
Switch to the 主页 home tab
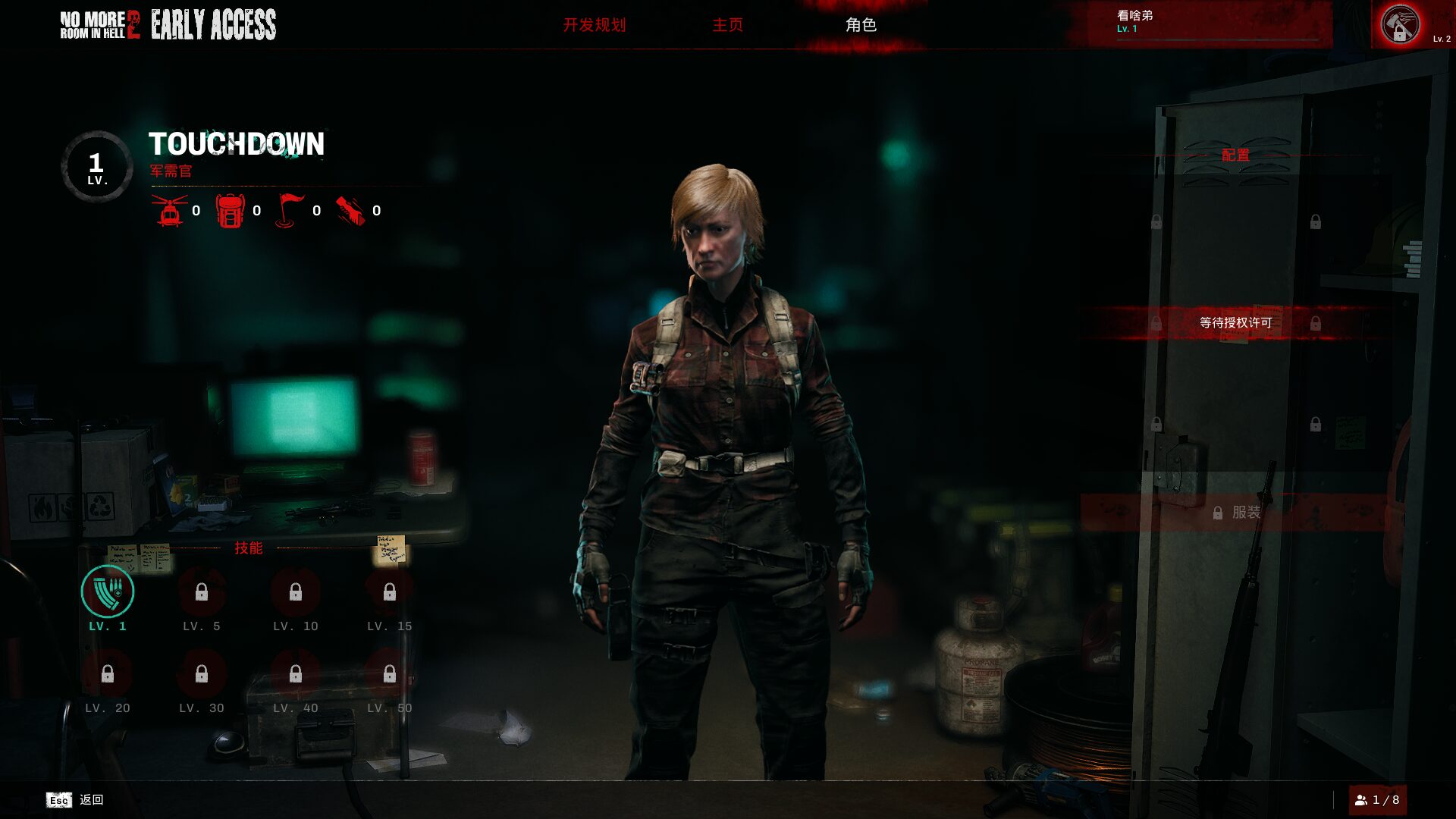(x=727, y=25)
